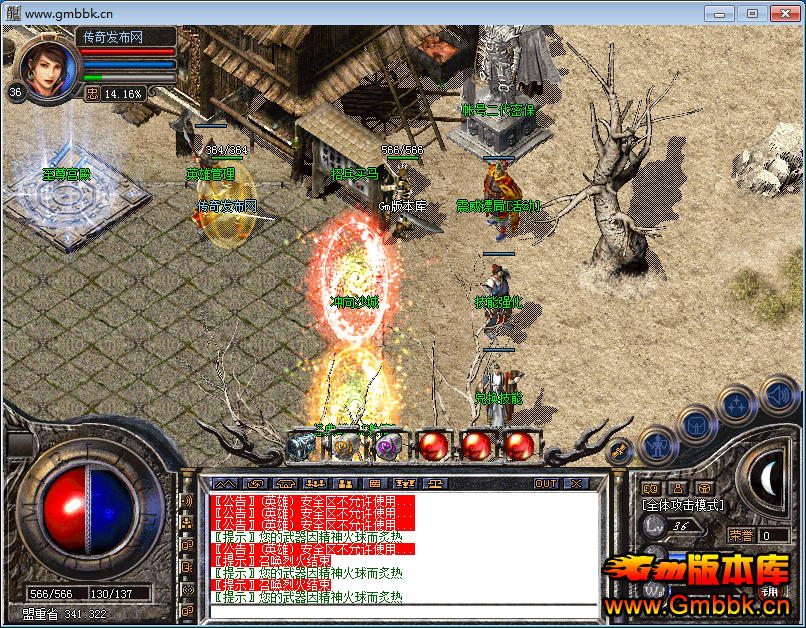Use the purple swirl scroll in belt
Image resolution: width=806 pixels, height=628 pixels.
point(388,445)
